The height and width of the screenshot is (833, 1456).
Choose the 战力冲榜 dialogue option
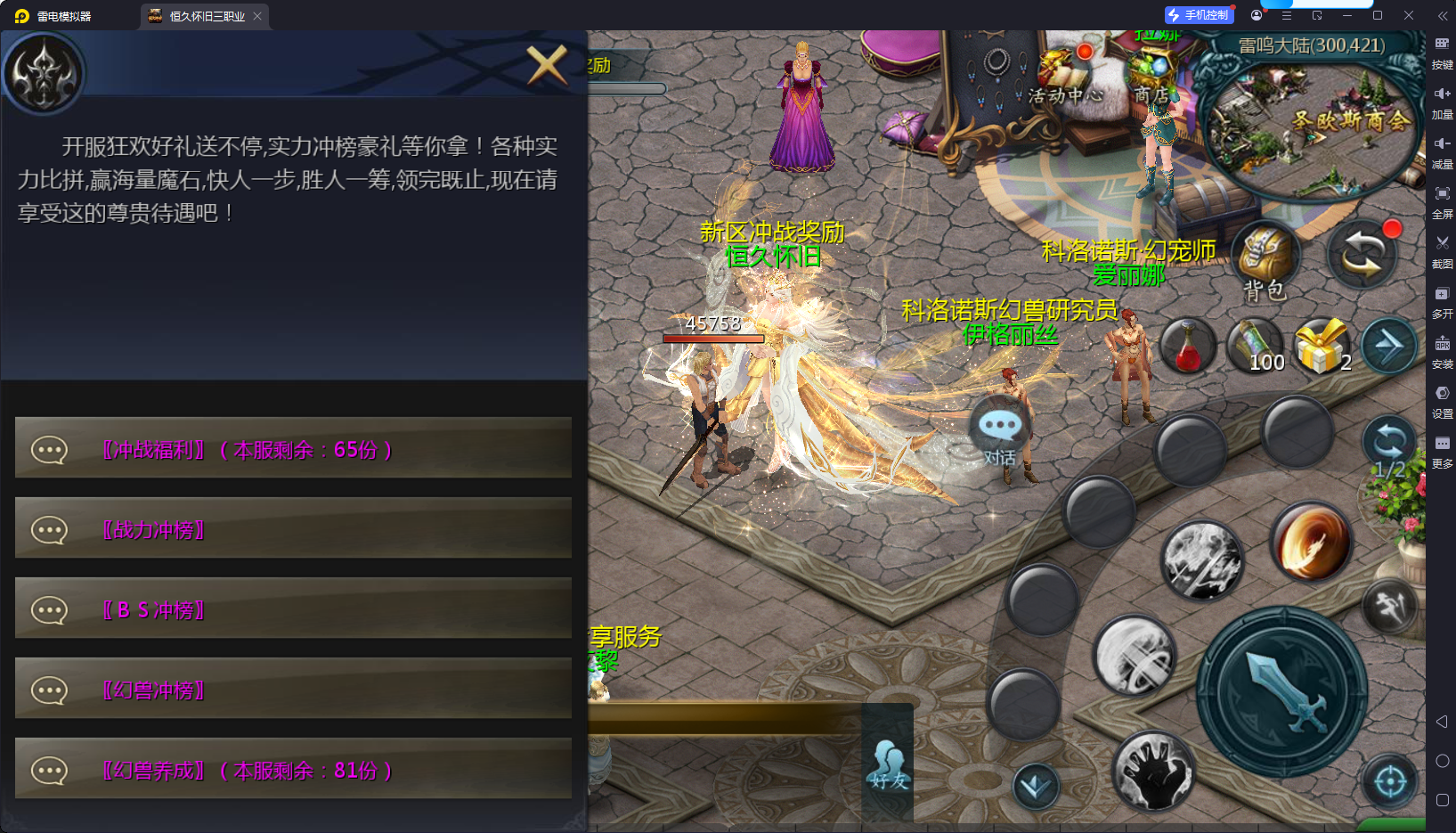point(293,528)
